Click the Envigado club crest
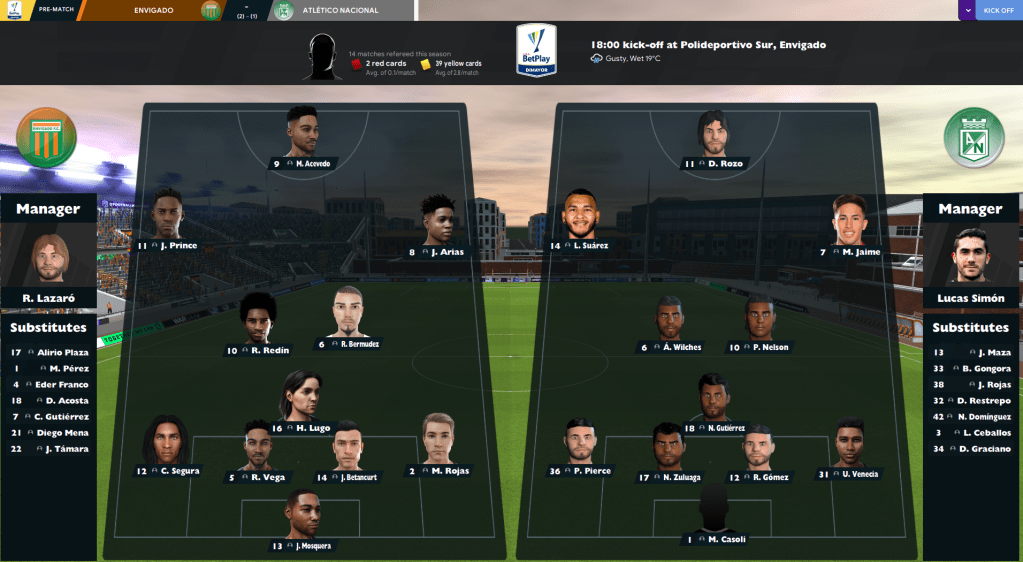Screen dimensions: 1023x562 click(46, 136)
